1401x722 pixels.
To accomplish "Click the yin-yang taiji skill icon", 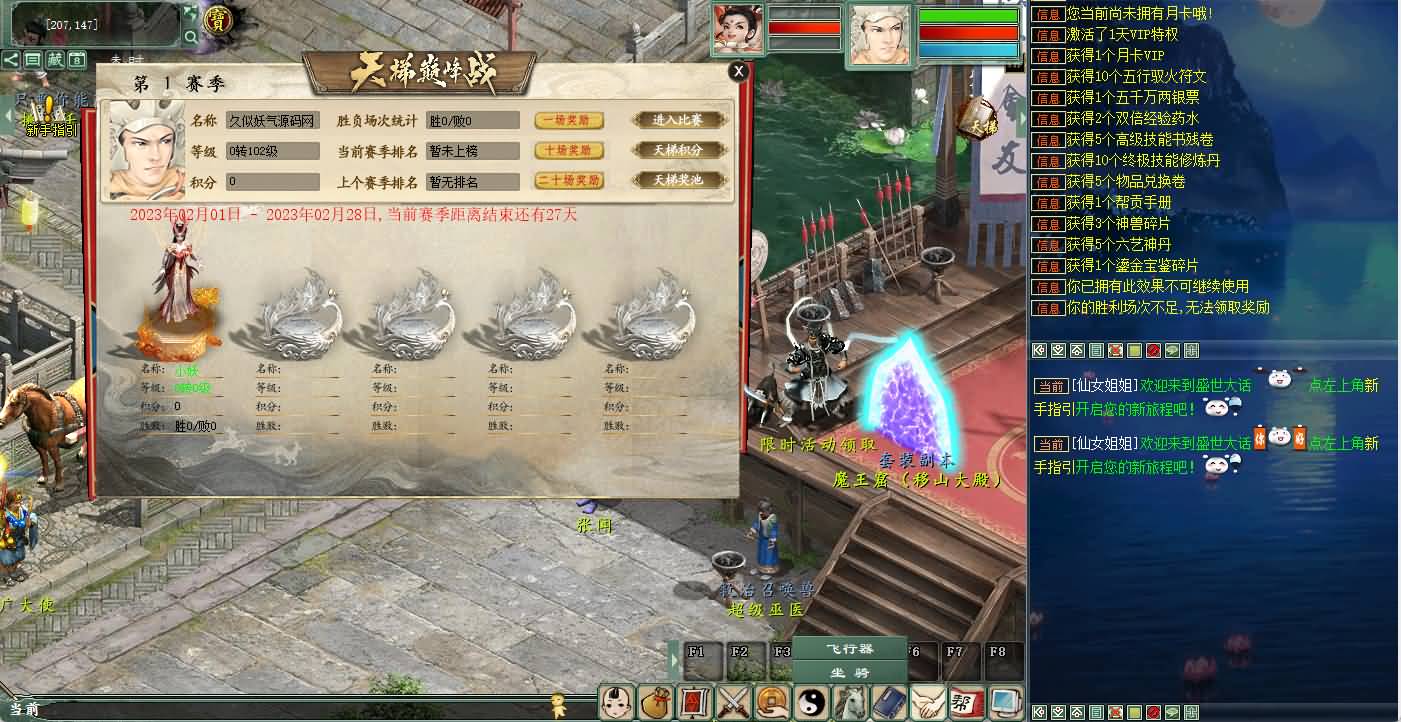I will 810,702.
